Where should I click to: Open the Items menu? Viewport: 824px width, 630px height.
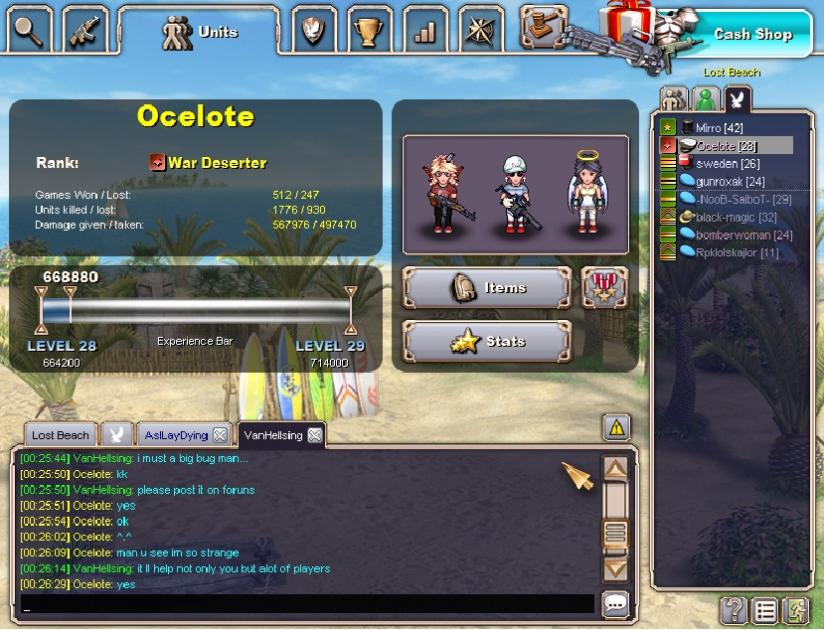(x=486, y=288)
